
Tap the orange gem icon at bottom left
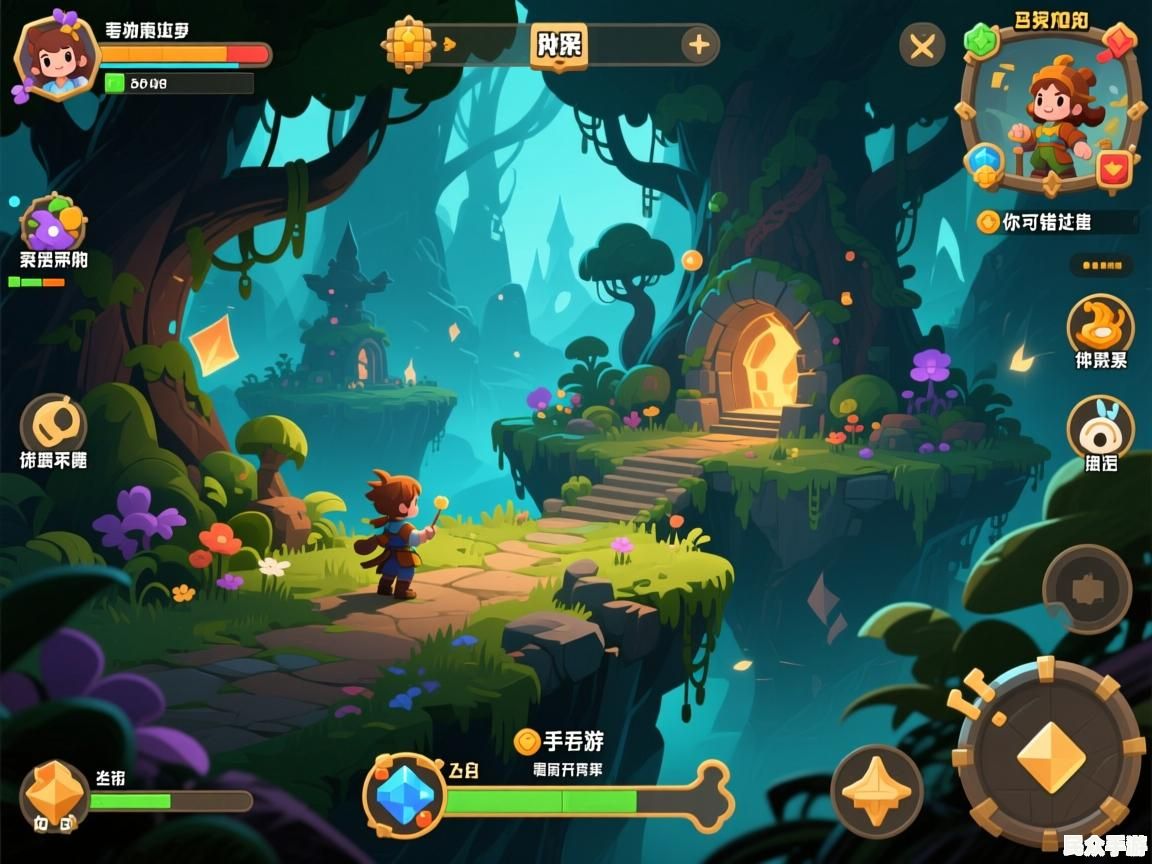[54, 793]
